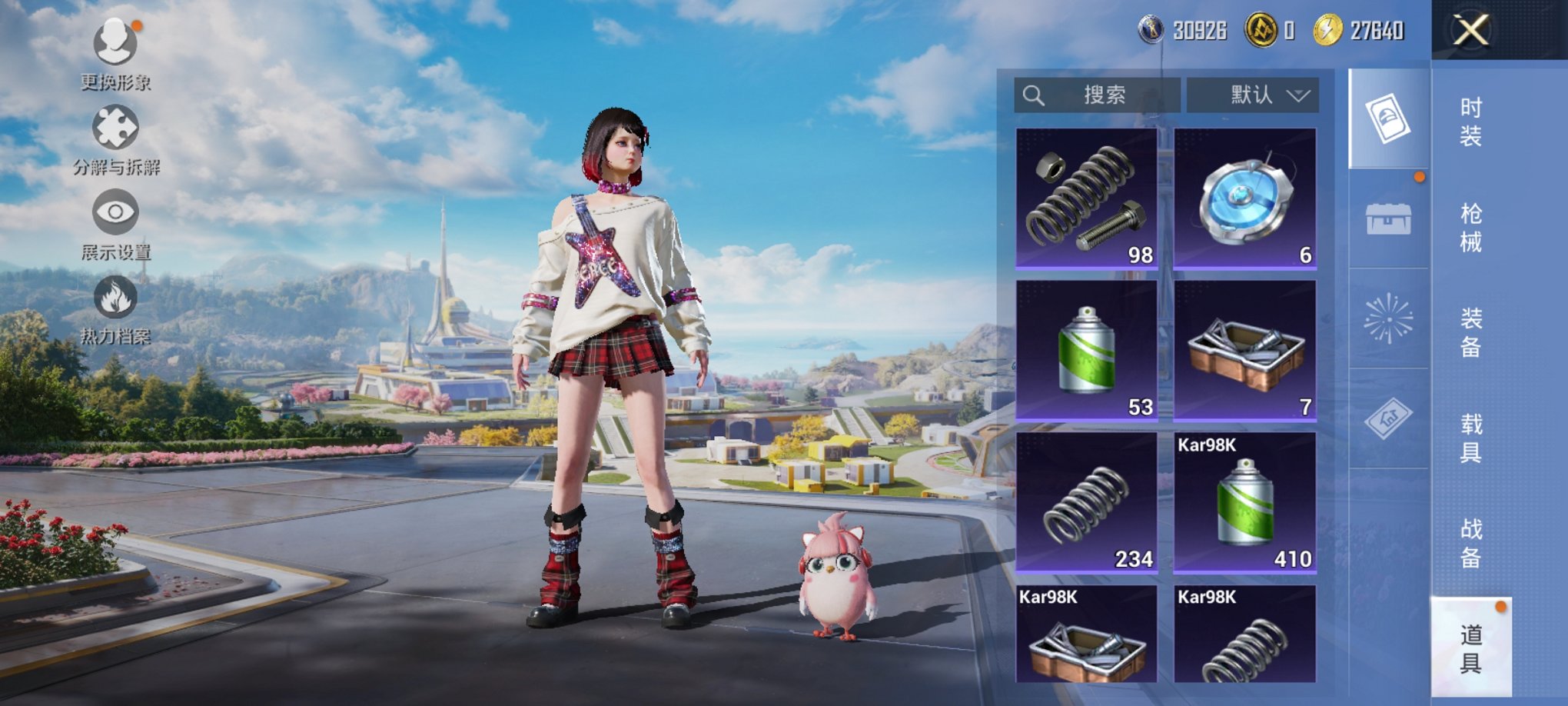
Task: Open 热力档案 heat archive
Action: point(115,309)
